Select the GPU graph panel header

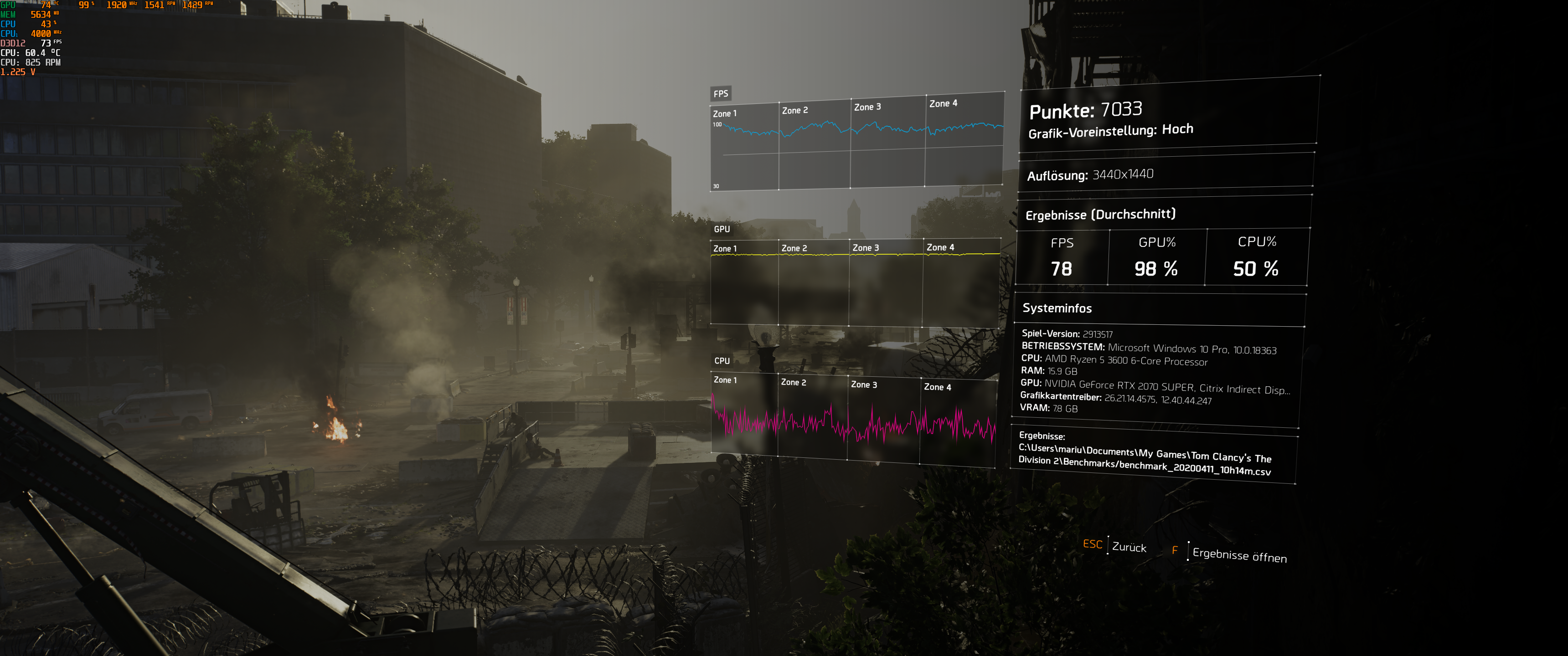tap(723, 230)
